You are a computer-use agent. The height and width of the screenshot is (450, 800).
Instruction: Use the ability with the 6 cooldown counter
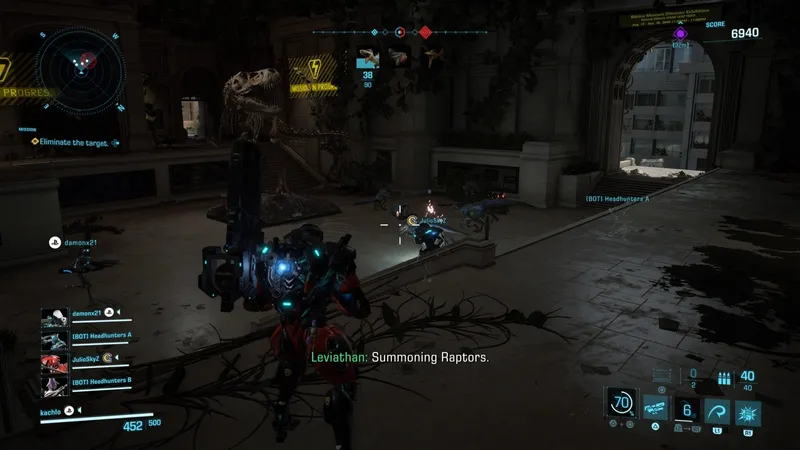(x=687, y=412)
